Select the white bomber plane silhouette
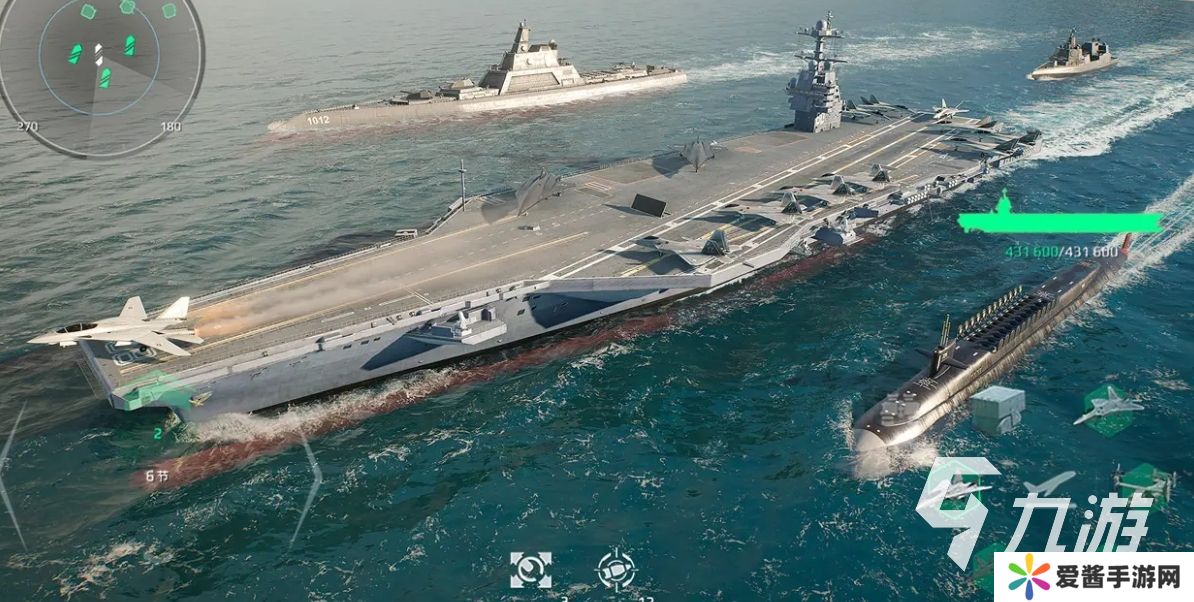 point(1049,484)
